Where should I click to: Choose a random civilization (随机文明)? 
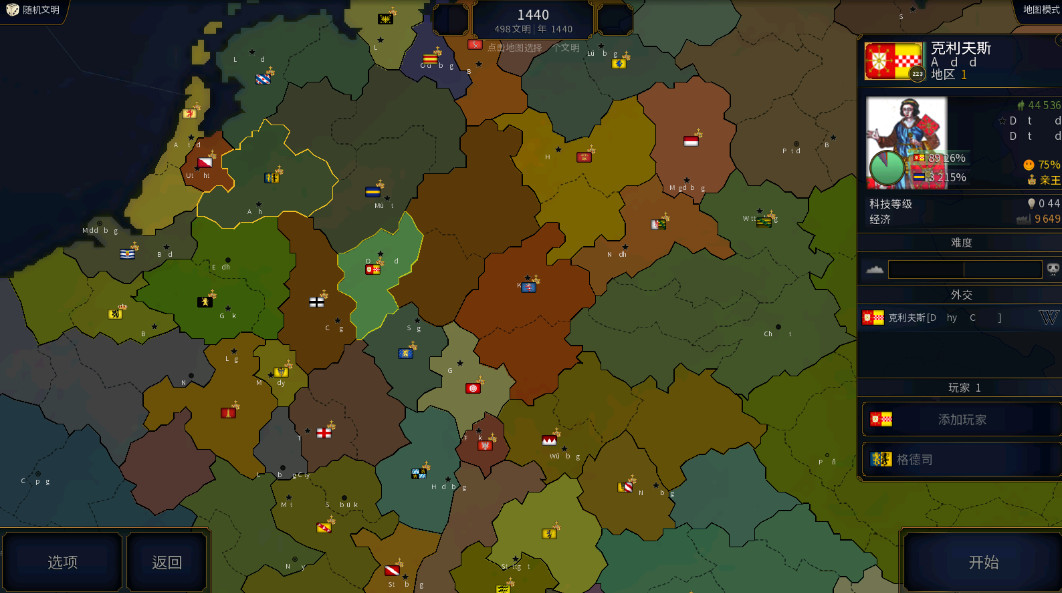pyautogui.click(x=33, y=10)
